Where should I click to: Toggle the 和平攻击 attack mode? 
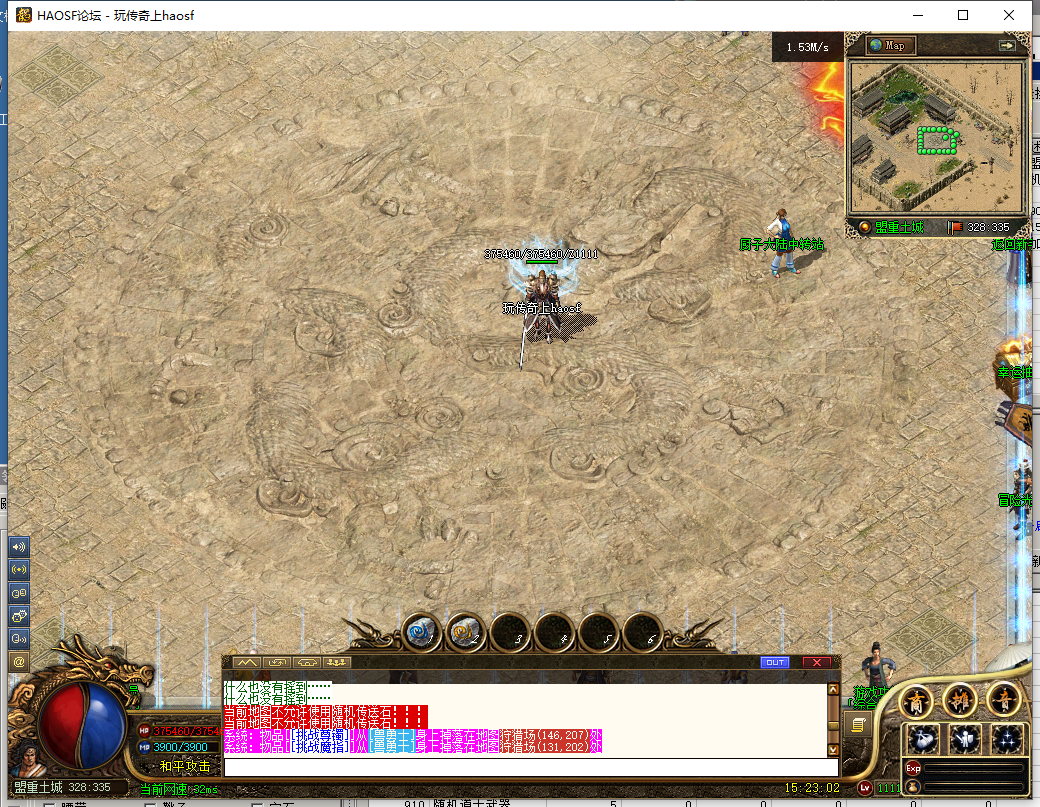185,766
